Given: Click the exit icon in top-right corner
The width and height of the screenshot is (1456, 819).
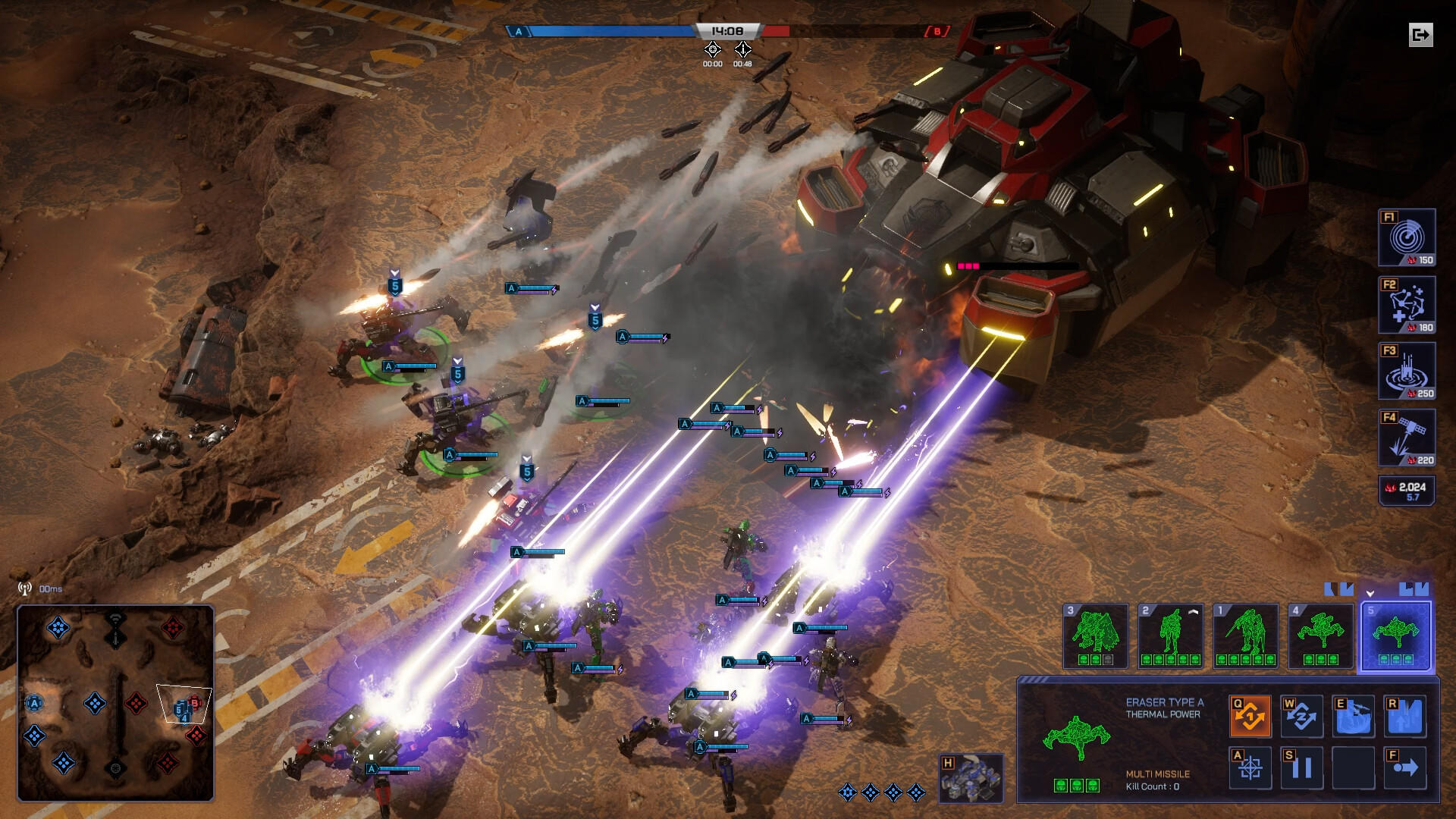Looking at the screenshot, I should coord(1421,36).
